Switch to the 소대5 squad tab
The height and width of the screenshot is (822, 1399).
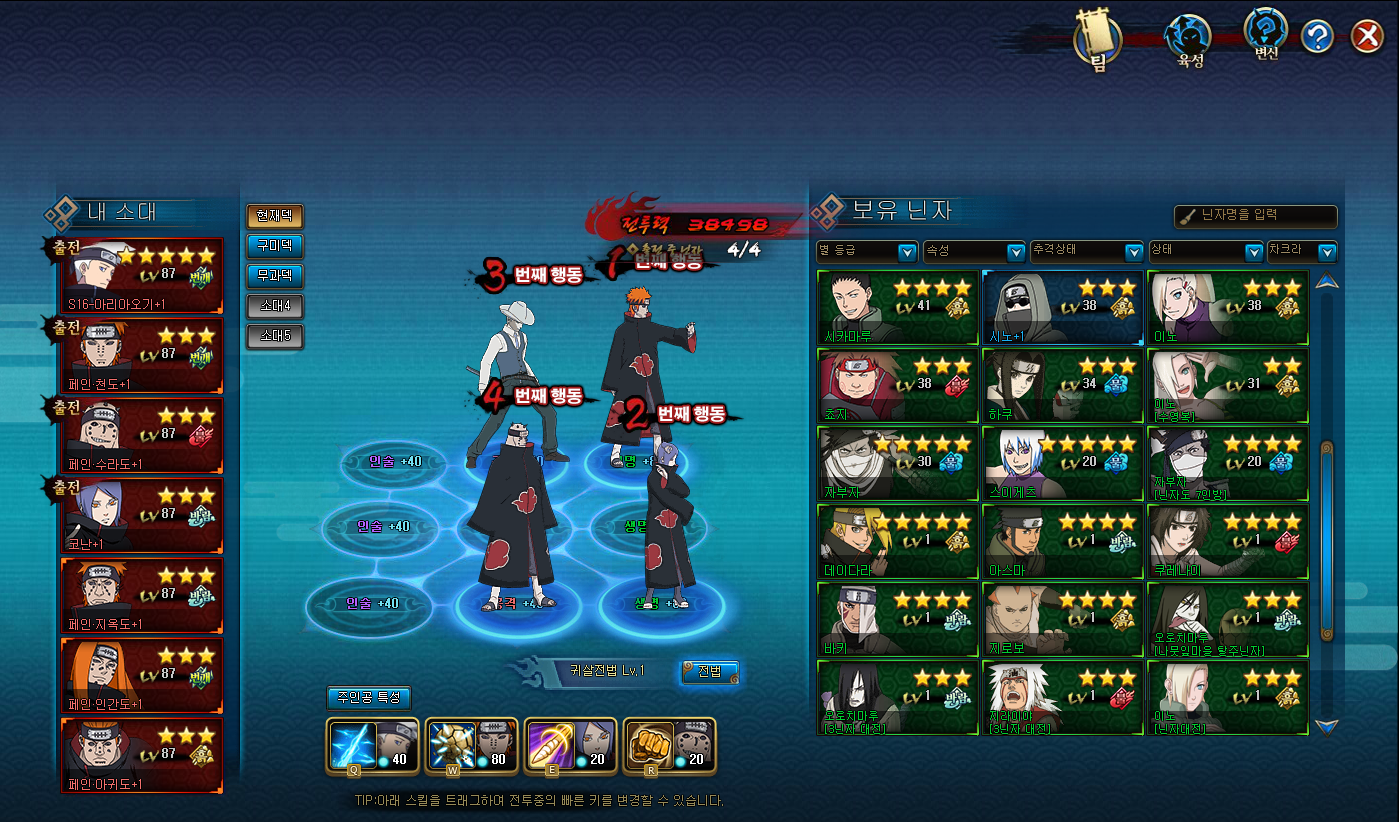point(274,336)
